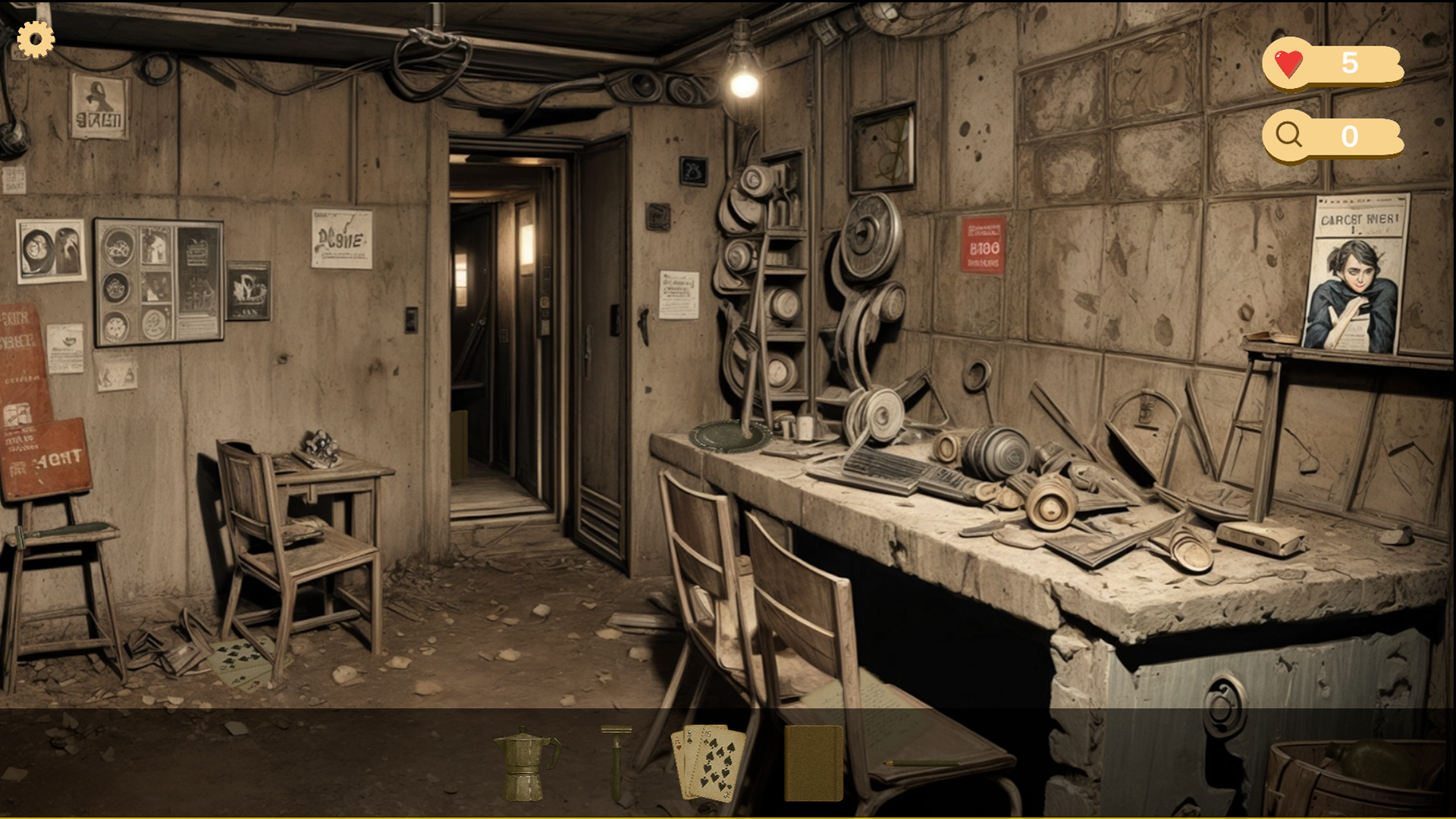Viewport: 1456px width, 819px height.
Task: Open the settings gear in the top-left corner
Action: [x=35, y=39]
